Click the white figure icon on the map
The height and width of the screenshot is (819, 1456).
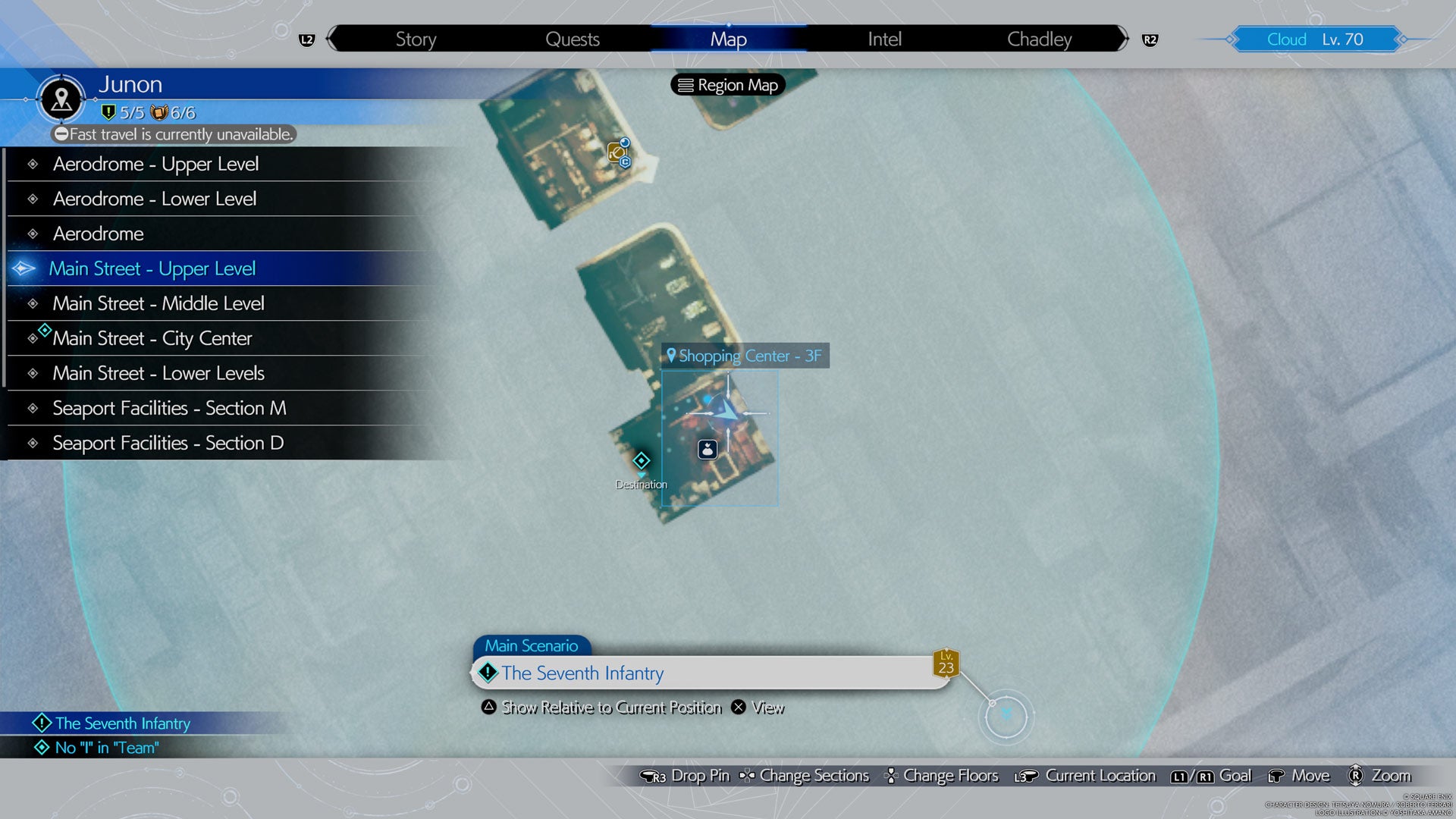pyautogui.click(x=708, y=450)
